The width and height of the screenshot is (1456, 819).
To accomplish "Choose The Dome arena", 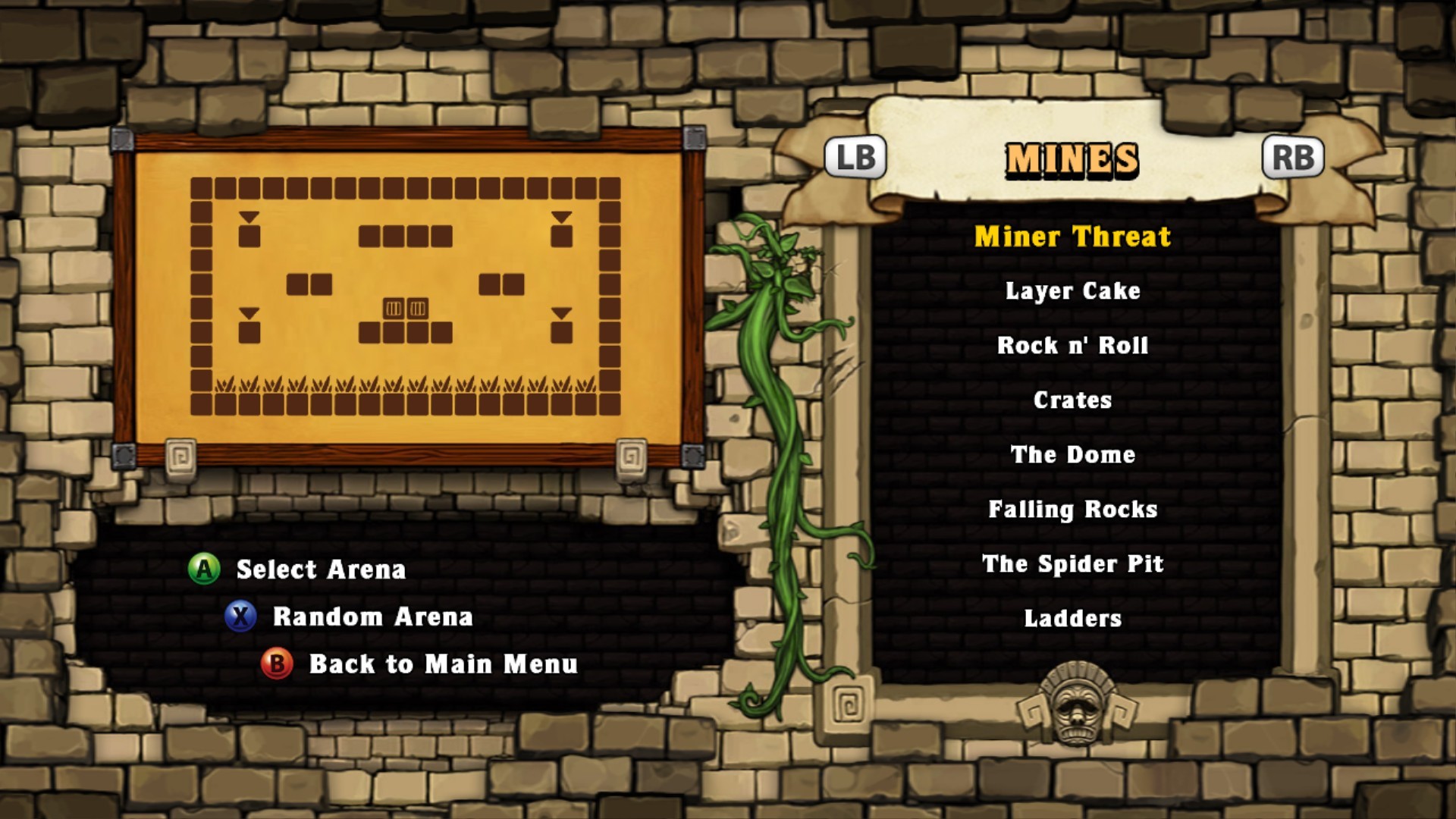I will tap(1072, 455).
